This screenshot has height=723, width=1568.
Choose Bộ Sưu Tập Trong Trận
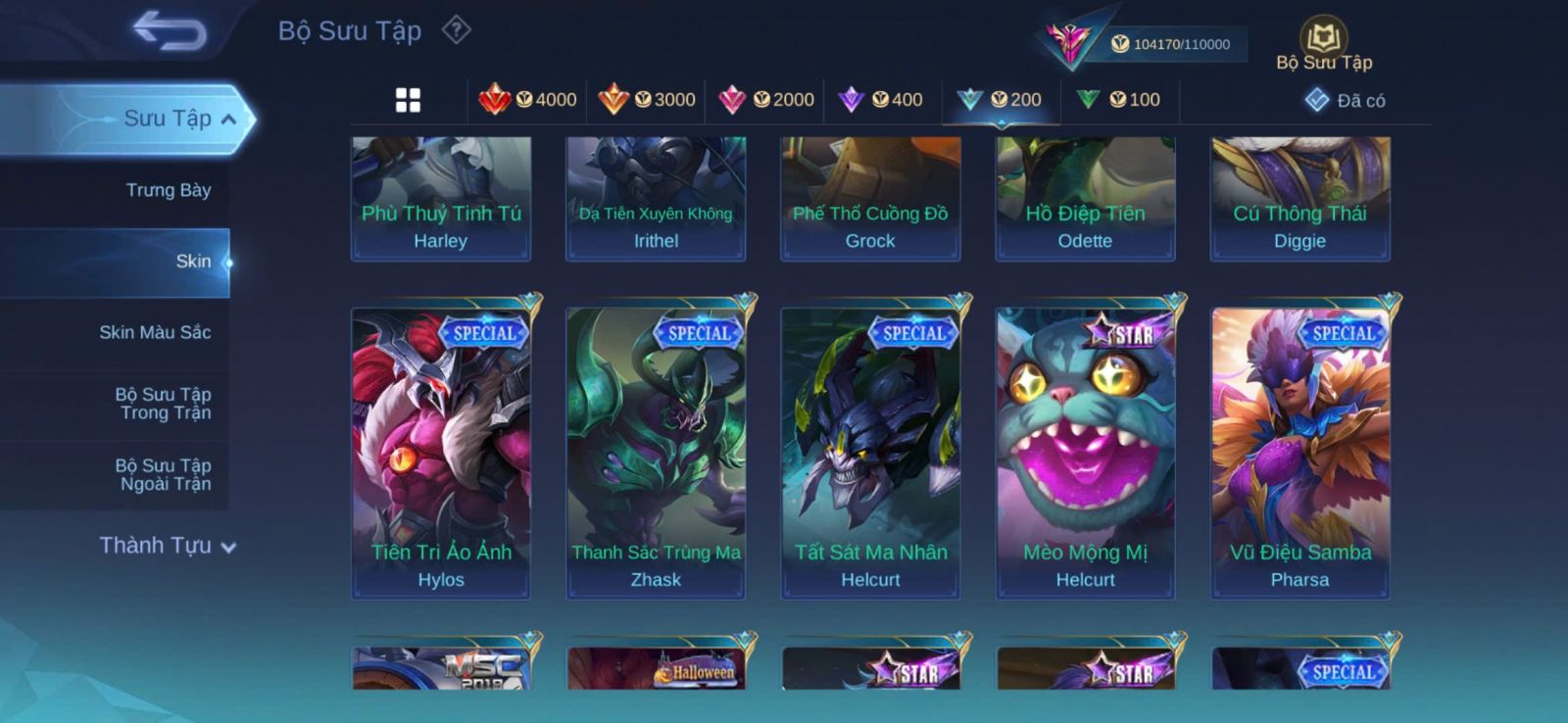coord(164,404)
